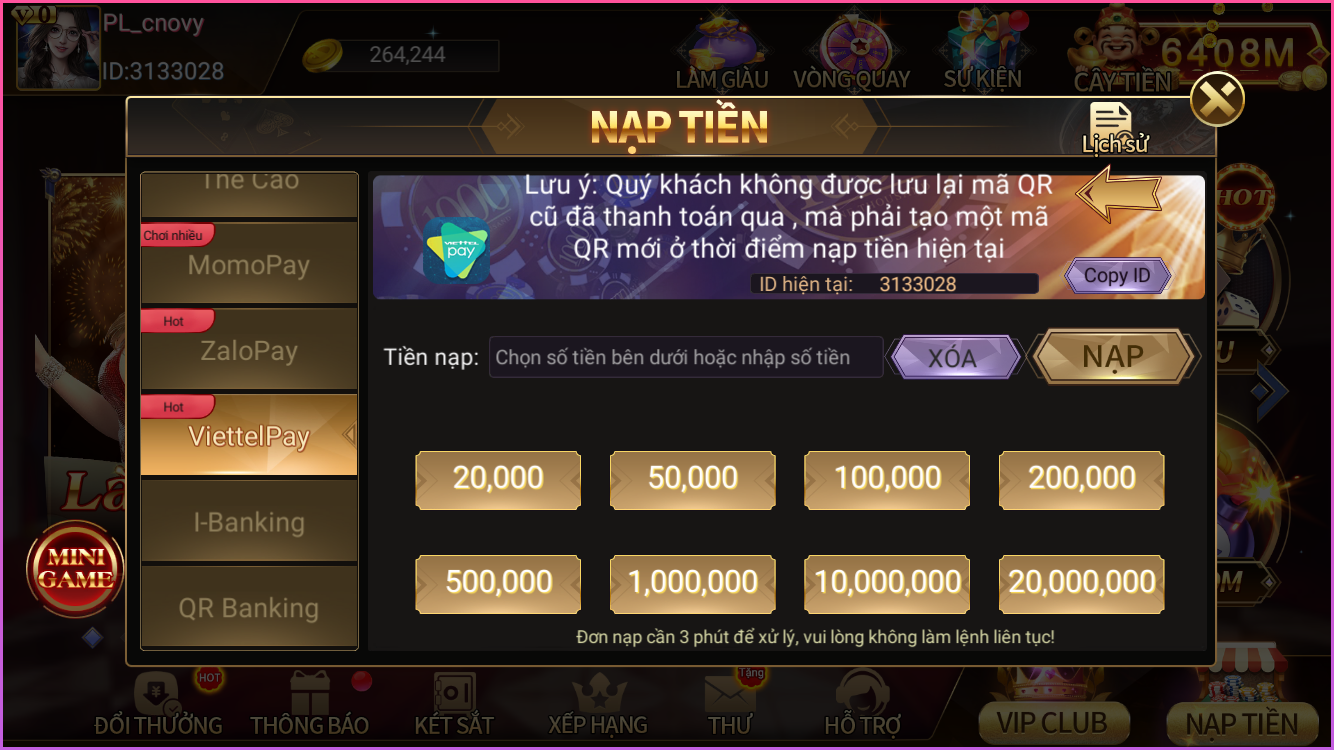1334x750 pixels.
Task: Clear input with the XÓA button
Action: (x=955, y=356)
